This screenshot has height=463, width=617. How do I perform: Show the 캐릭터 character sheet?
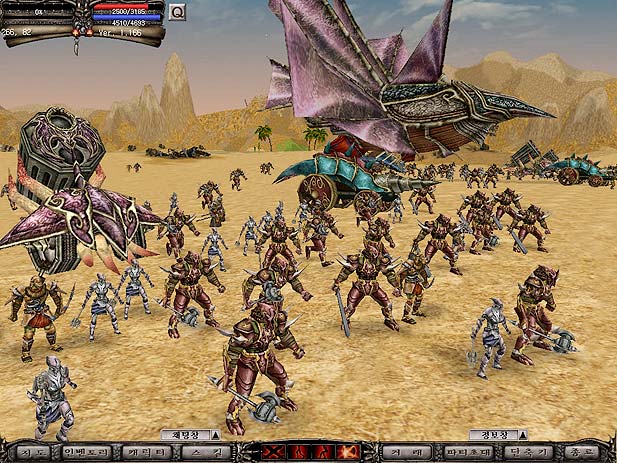147,452
